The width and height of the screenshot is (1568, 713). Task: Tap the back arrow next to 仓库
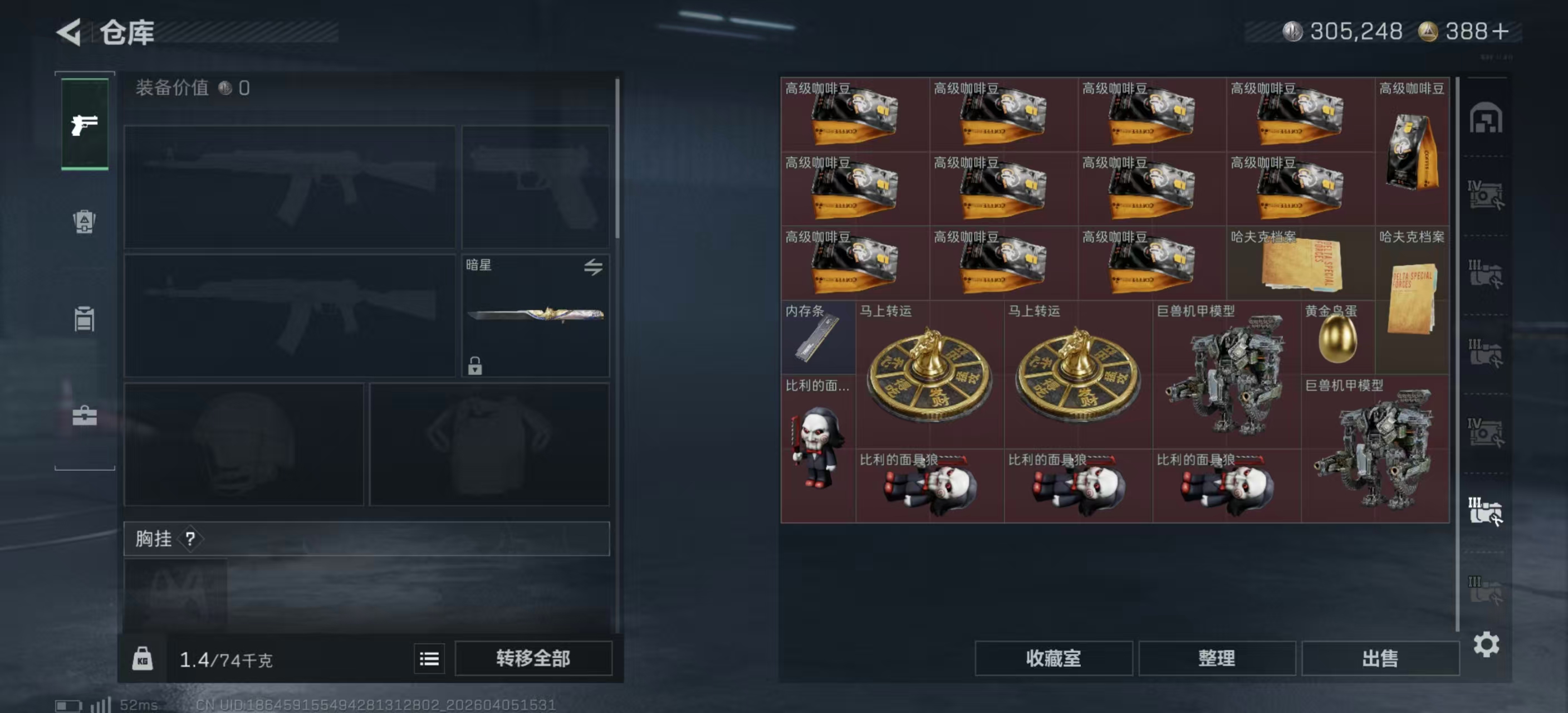coord(69,33)
